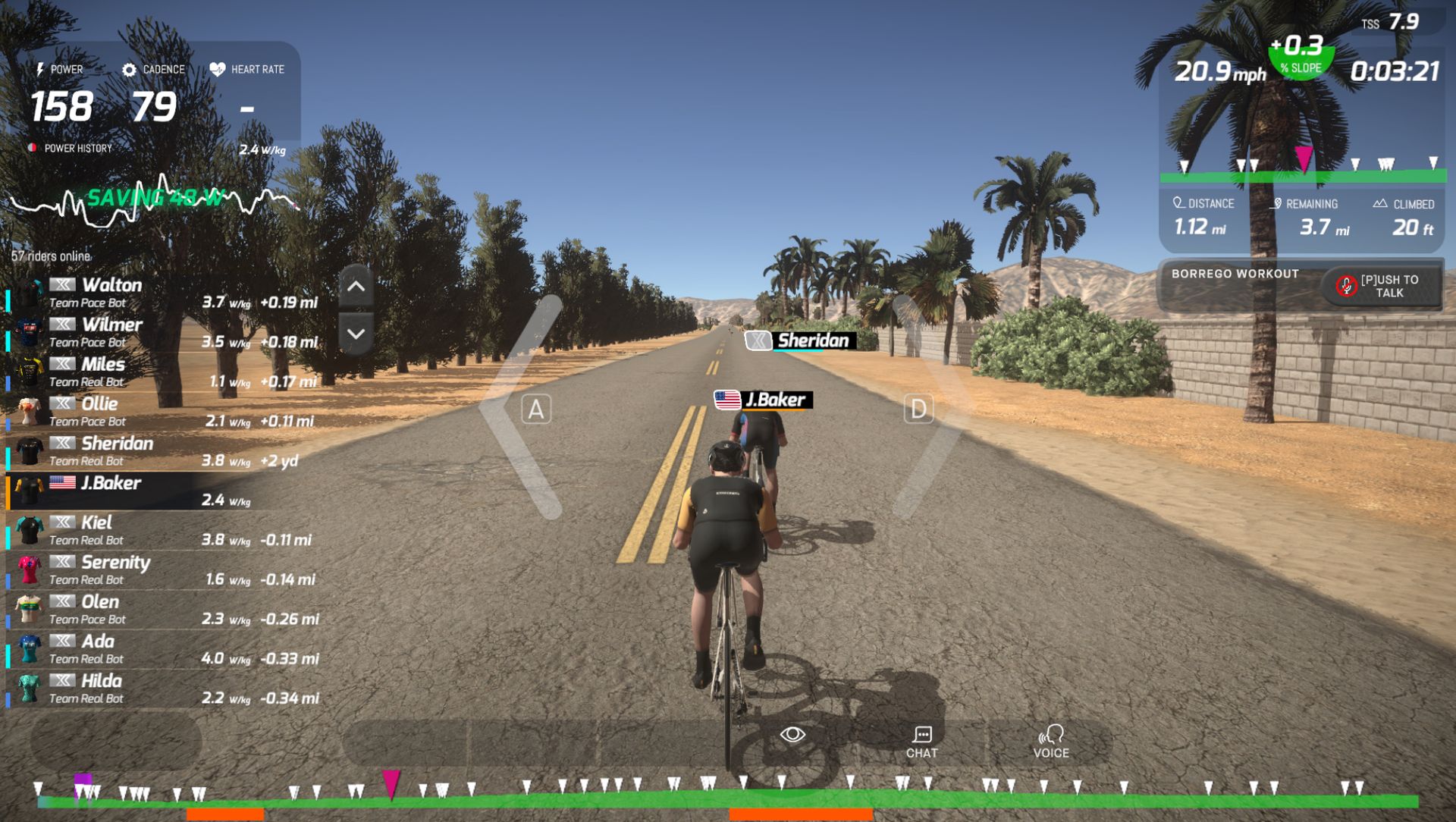Click the Distance pin icon

(1177, 202)
